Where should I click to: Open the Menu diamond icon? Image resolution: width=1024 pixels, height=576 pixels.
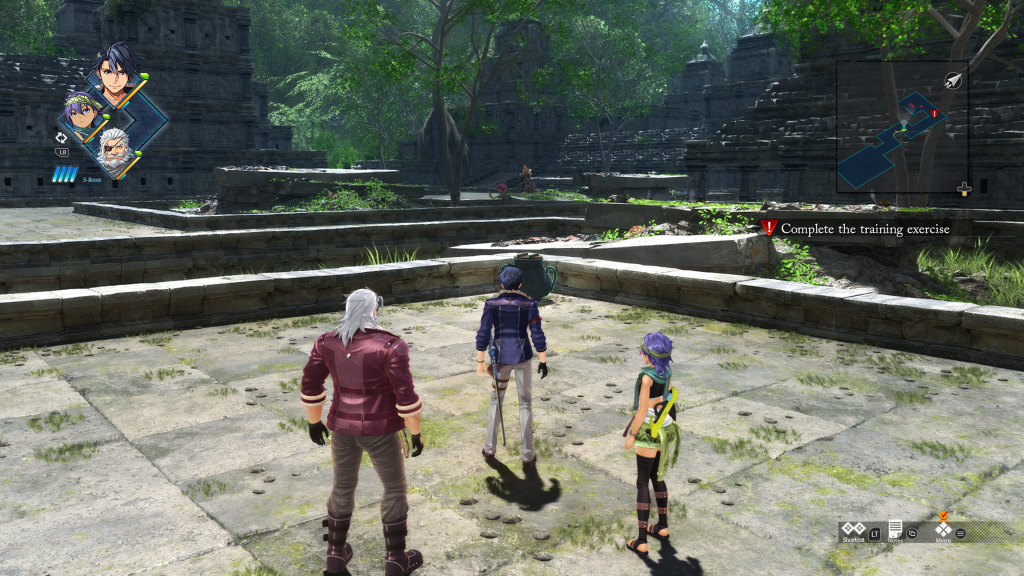point(943,529)
